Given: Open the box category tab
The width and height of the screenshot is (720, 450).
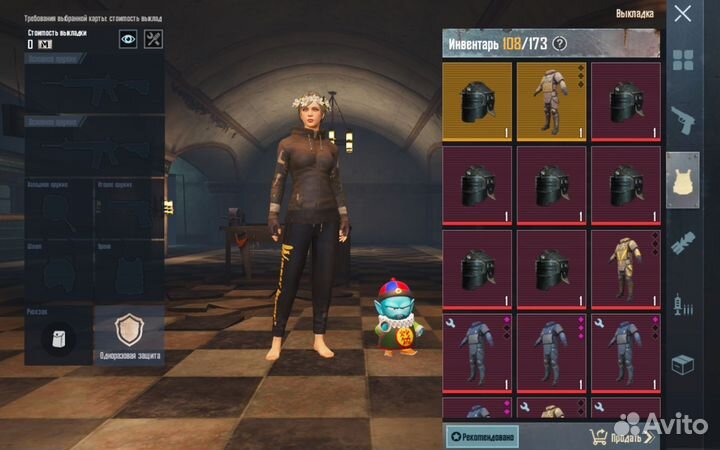Looking at the screenshot, I should click(683, 363).
